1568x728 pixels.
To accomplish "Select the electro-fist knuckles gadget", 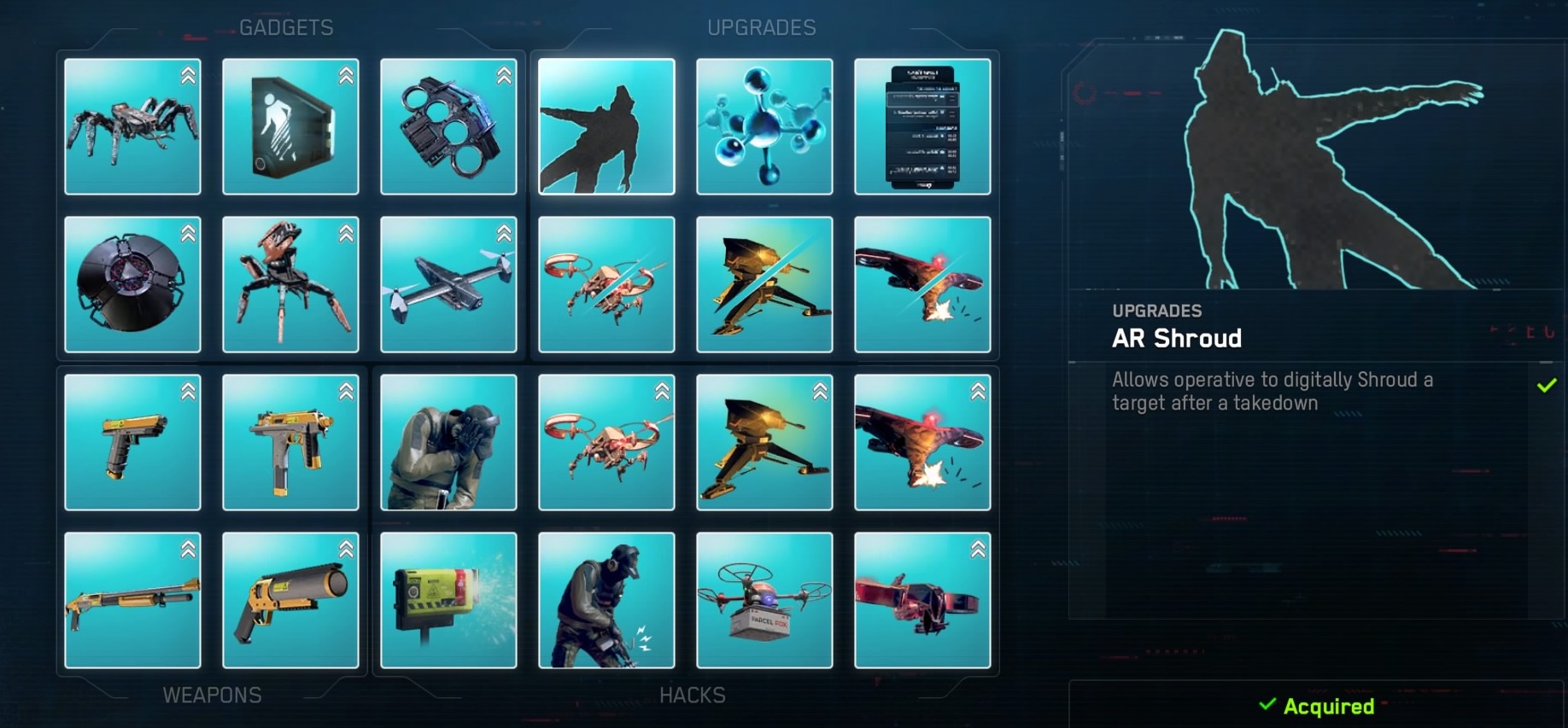I will pyautogui.click(x=448, y=126).
